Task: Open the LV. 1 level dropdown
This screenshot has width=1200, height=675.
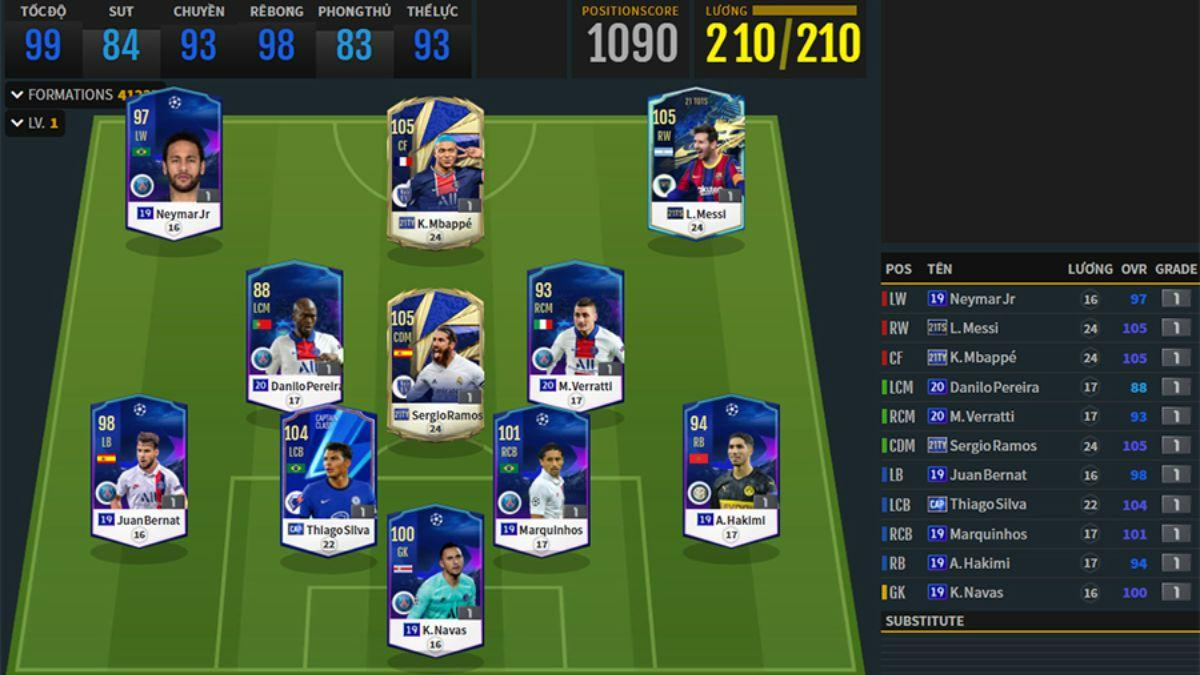Action: pos(36,123)
